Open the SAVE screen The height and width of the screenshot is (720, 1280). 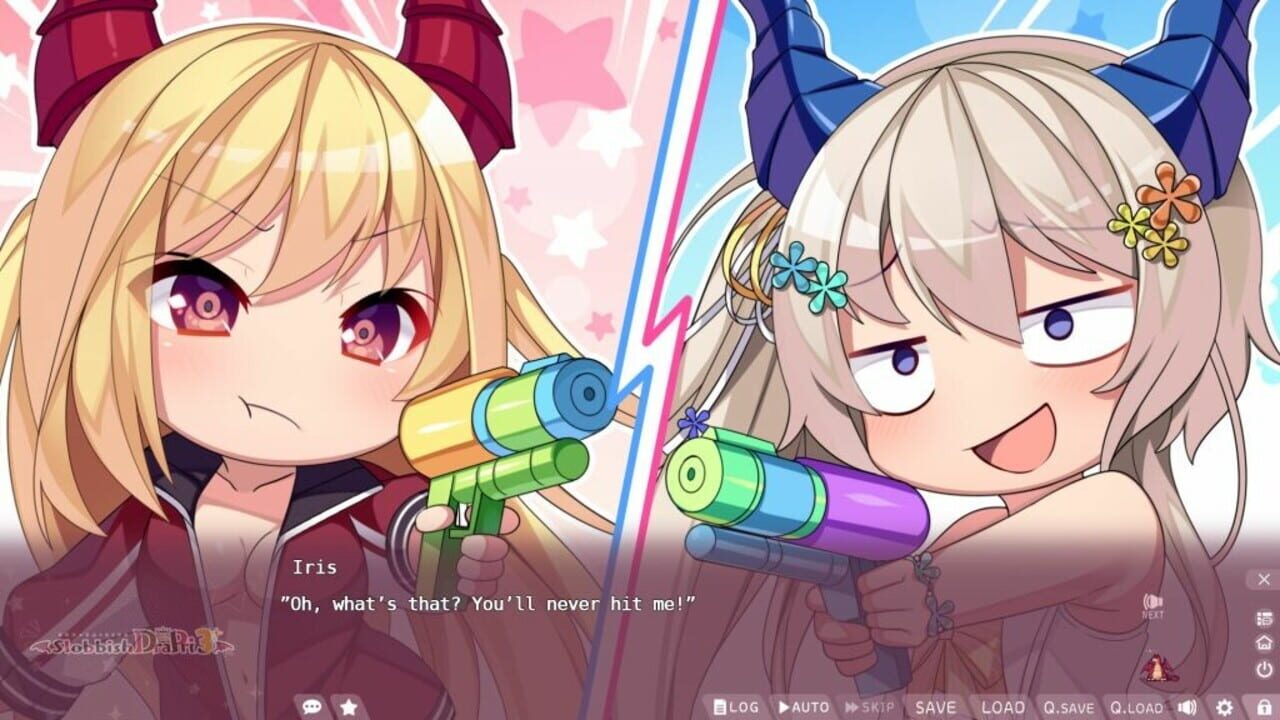[936, 707]
